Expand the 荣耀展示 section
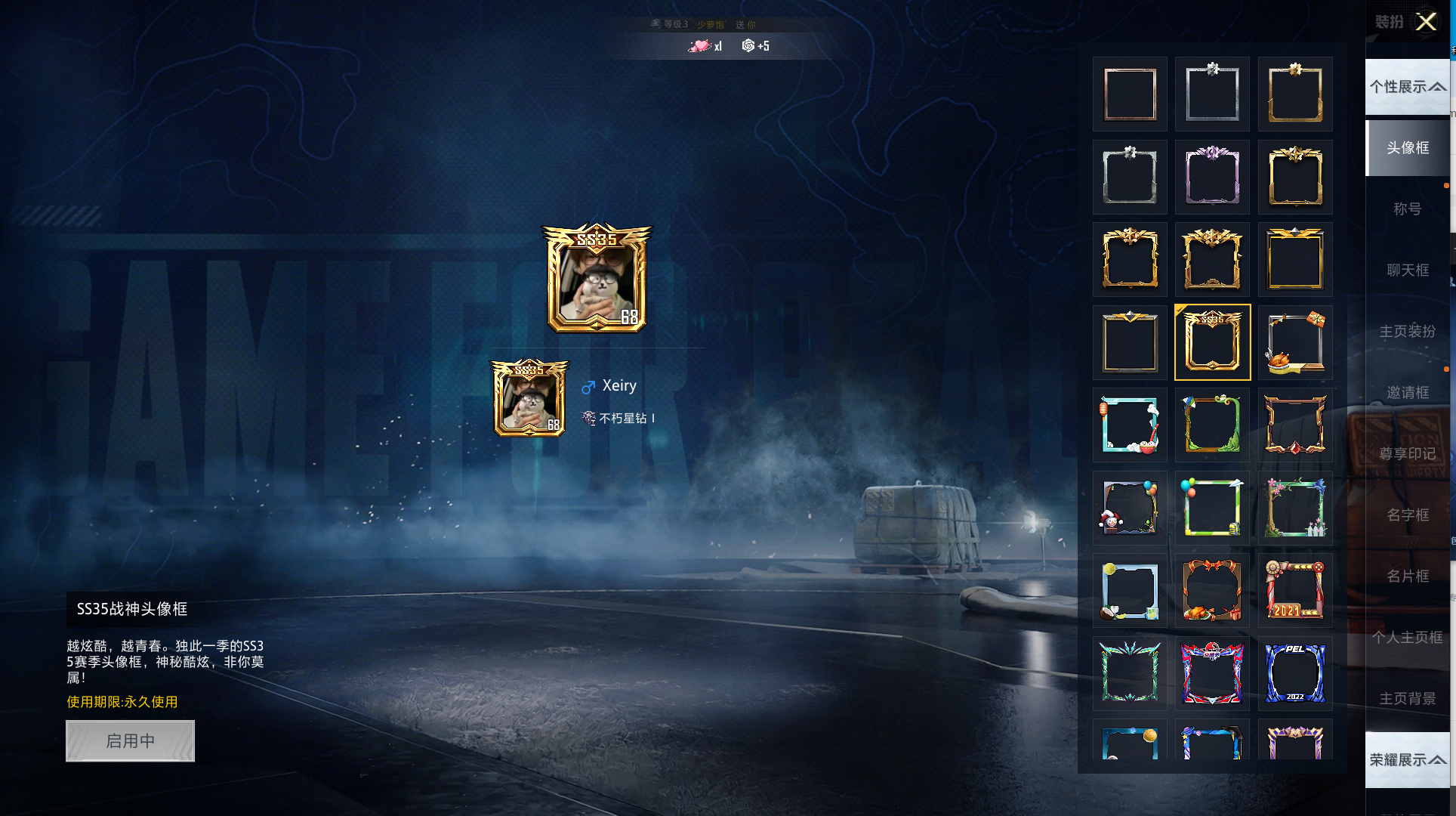 pos(1408,760)
